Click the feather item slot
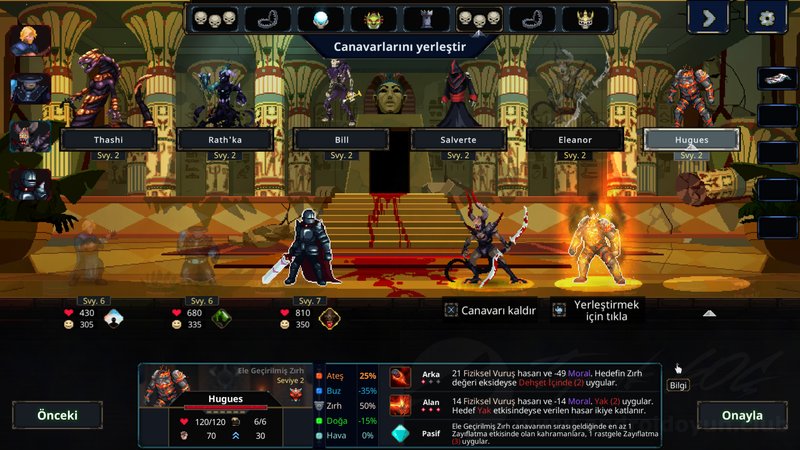Screen dimensions: 800x450 point(776,78)
